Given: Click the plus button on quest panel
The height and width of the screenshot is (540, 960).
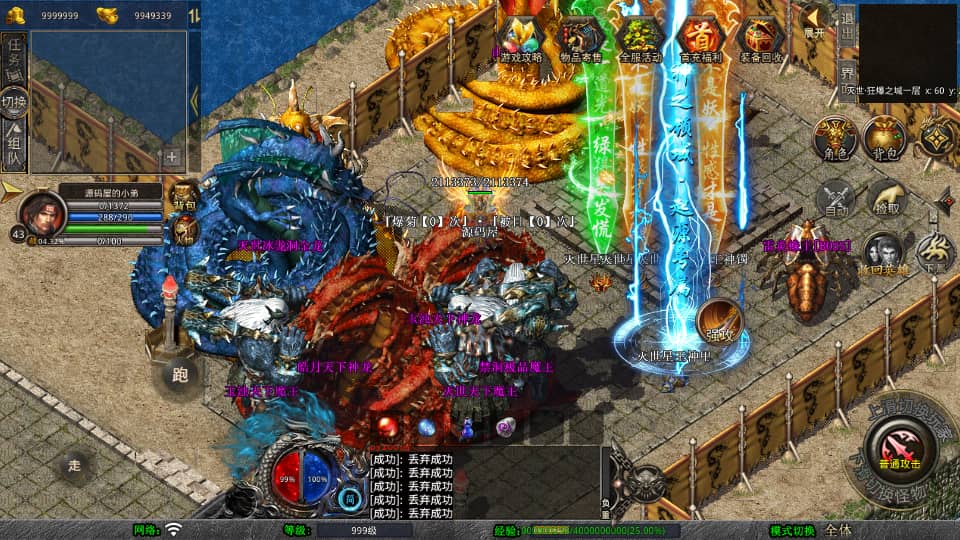Looking at the screenshot, I should (x=172, y=156).
